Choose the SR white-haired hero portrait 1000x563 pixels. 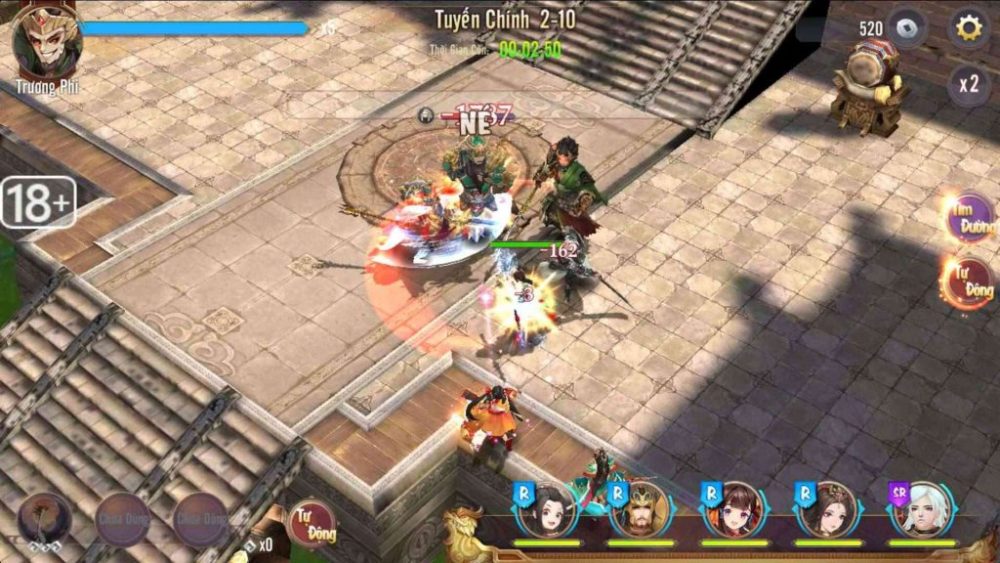coord(922,511)
